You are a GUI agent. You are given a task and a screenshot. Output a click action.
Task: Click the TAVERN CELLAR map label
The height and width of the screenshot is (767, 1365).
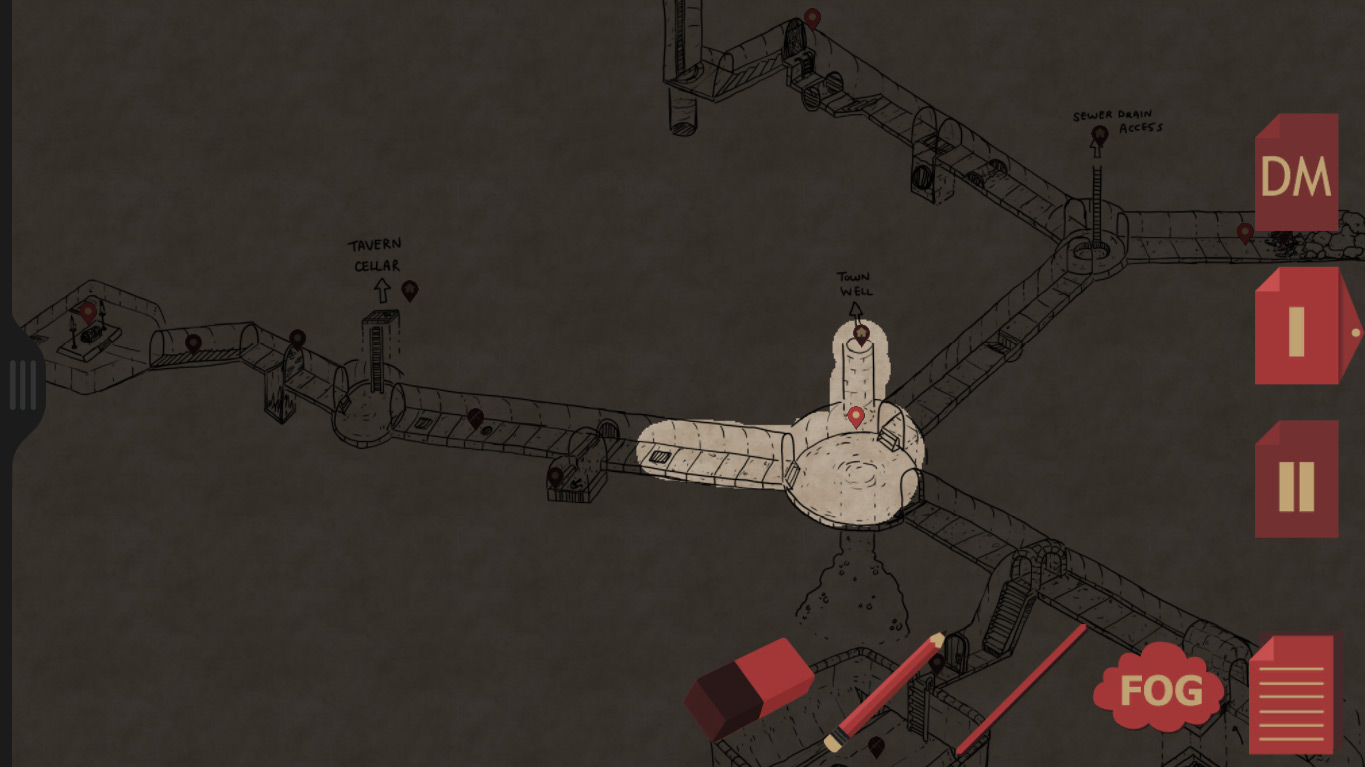[x=376, y=253]
